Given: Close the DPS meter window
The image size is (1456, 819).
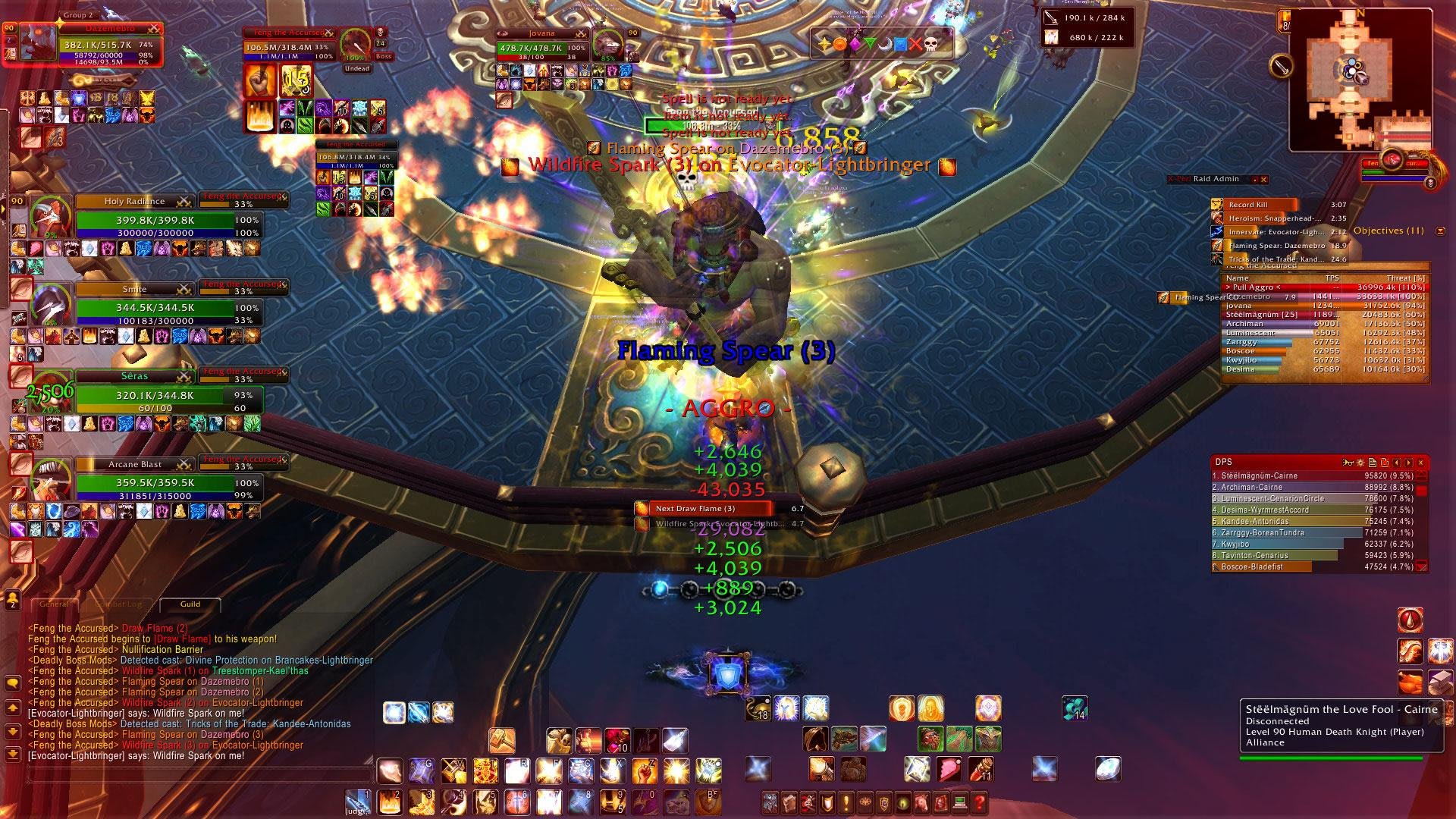Looking at the screenshot, I should 1420,462.
